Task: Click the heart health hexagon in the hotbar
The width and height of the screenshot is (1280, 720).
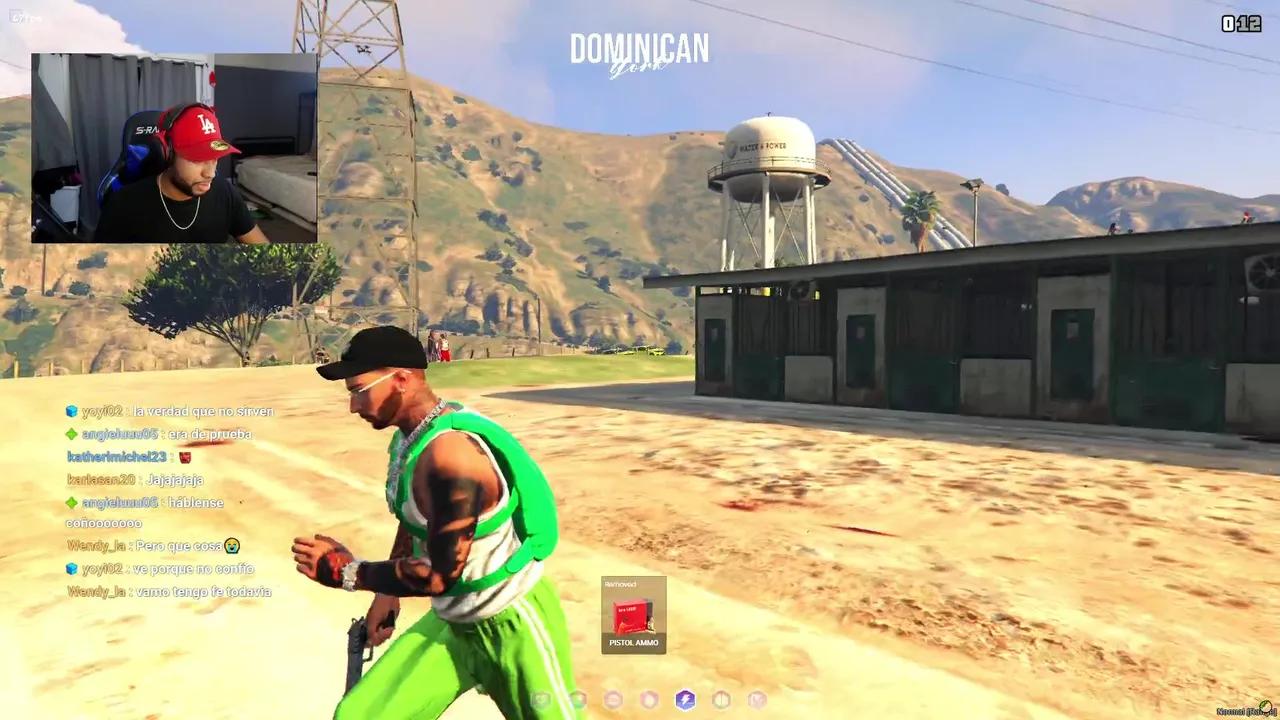Action: 542,701
